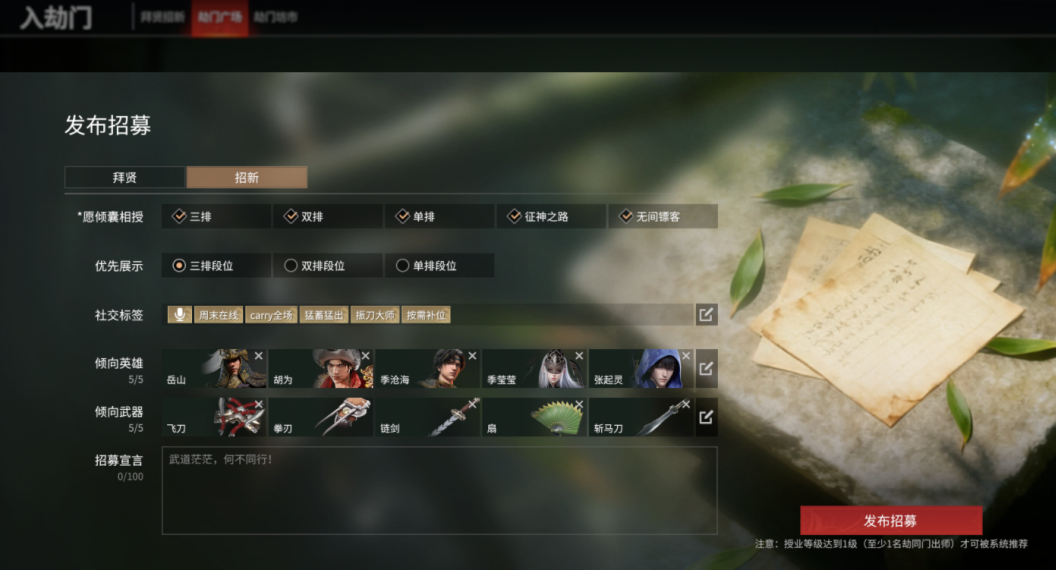Publish the recruitment with 发布招募 button

click(890, 520)
